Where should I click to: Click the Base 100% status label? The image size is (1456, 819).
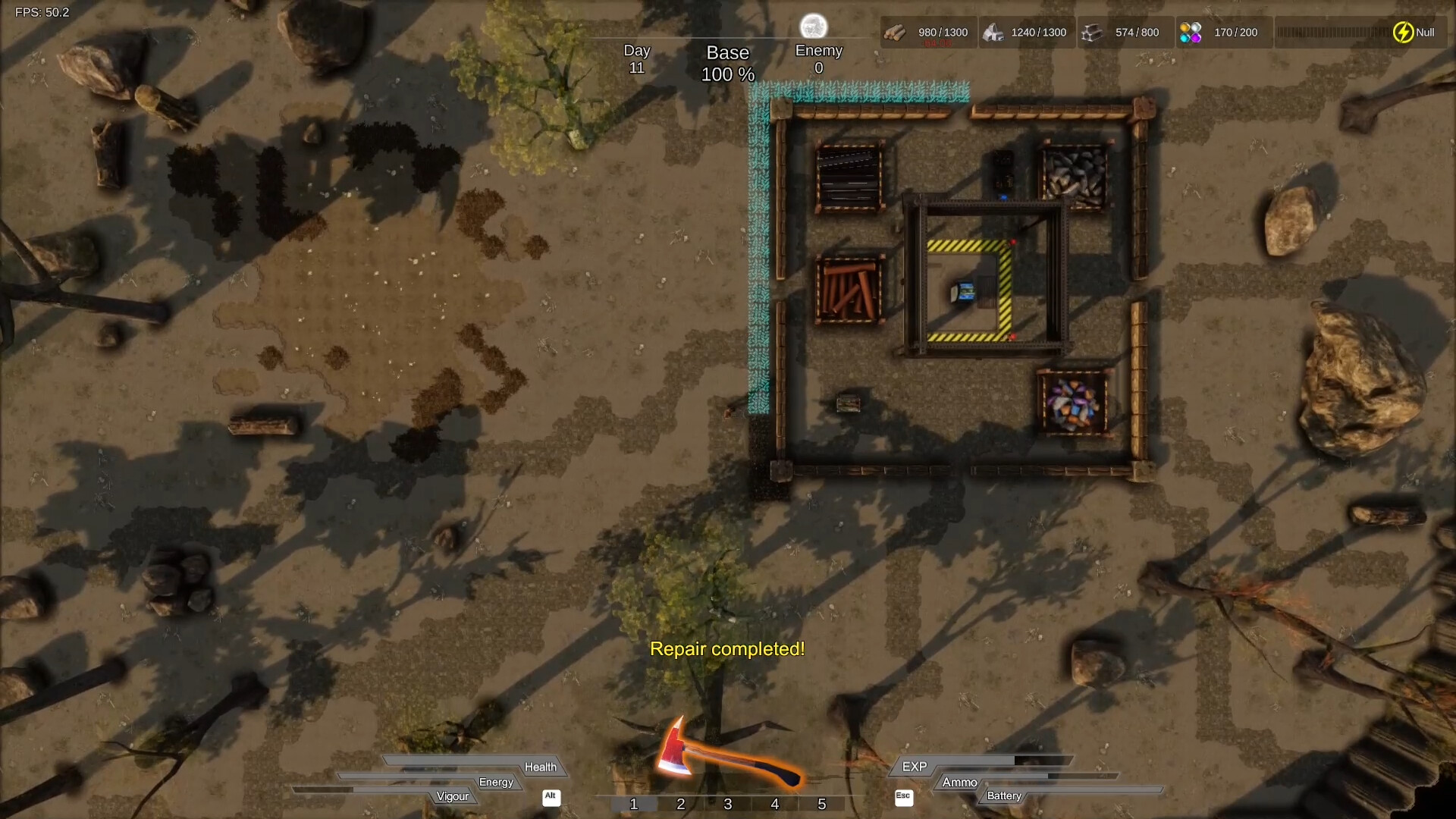point(727,63)
